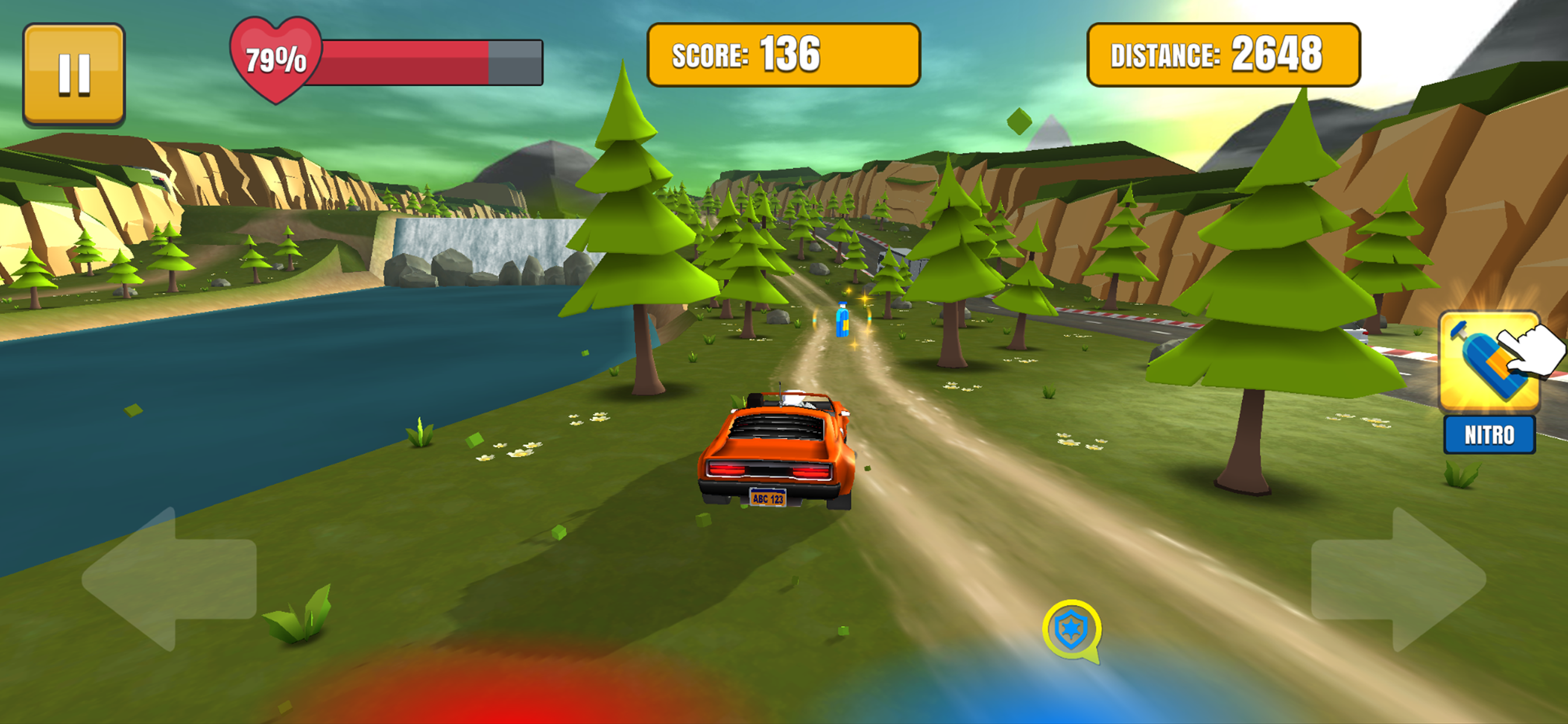Pause the game with the pause button
The height and width of the screenshot is (724, 1568).
(73, 74)
